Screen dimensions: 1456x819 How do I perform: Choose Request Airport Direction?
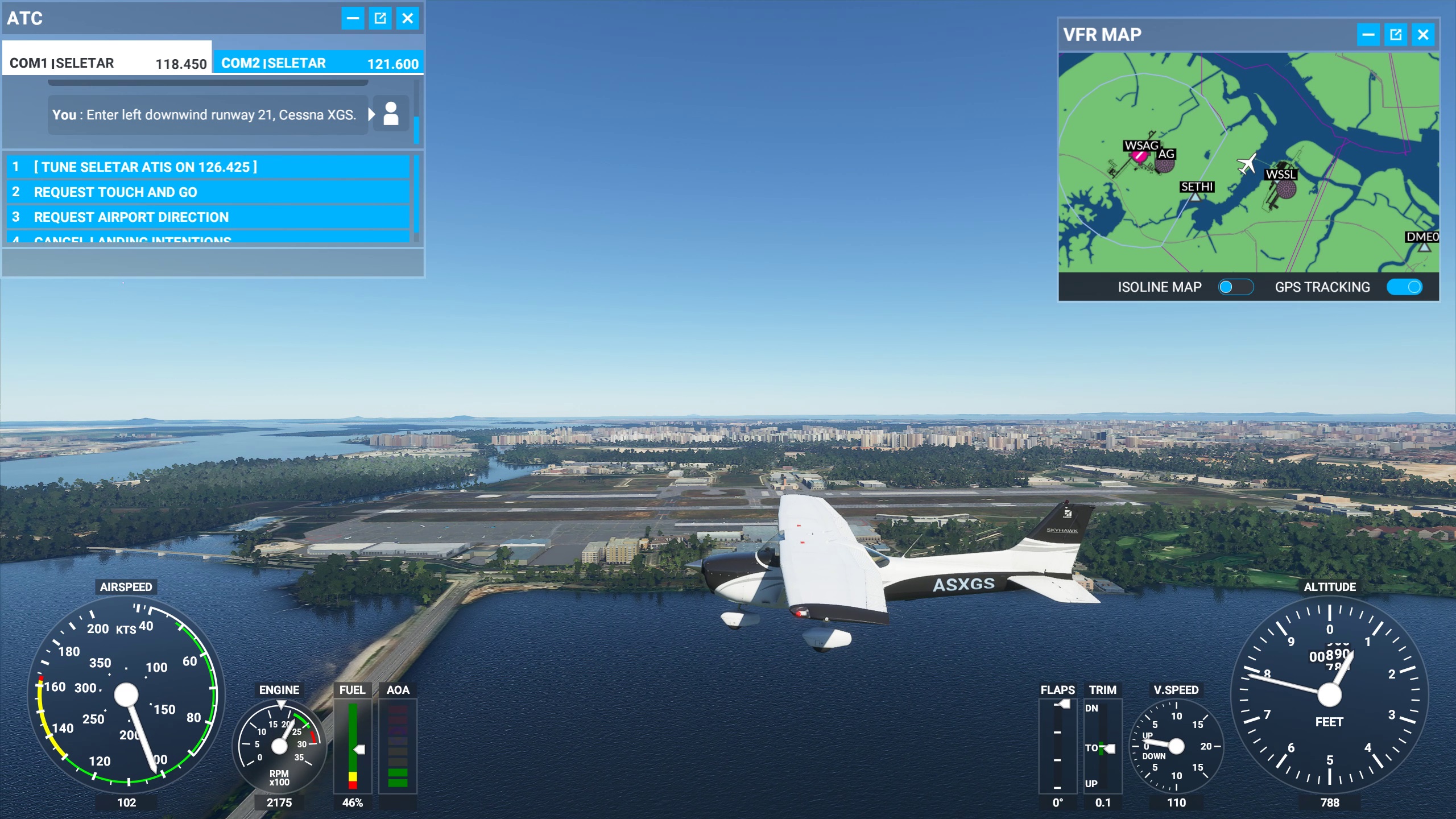(x=208, y=217)
